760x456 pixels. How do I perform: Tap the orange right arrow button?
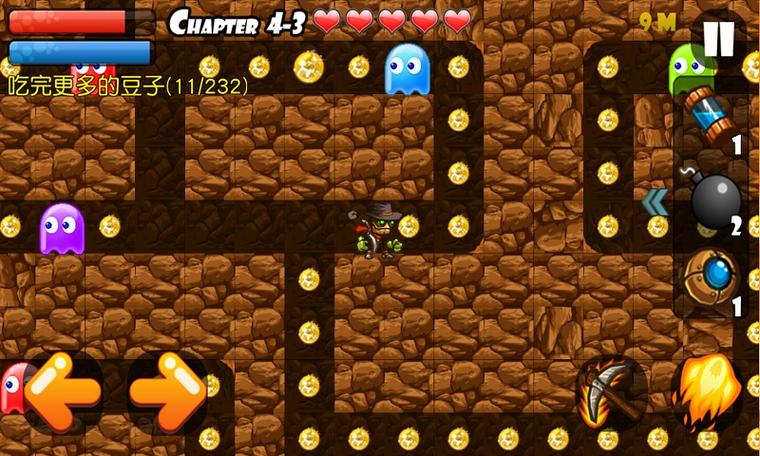click(167, 390)
